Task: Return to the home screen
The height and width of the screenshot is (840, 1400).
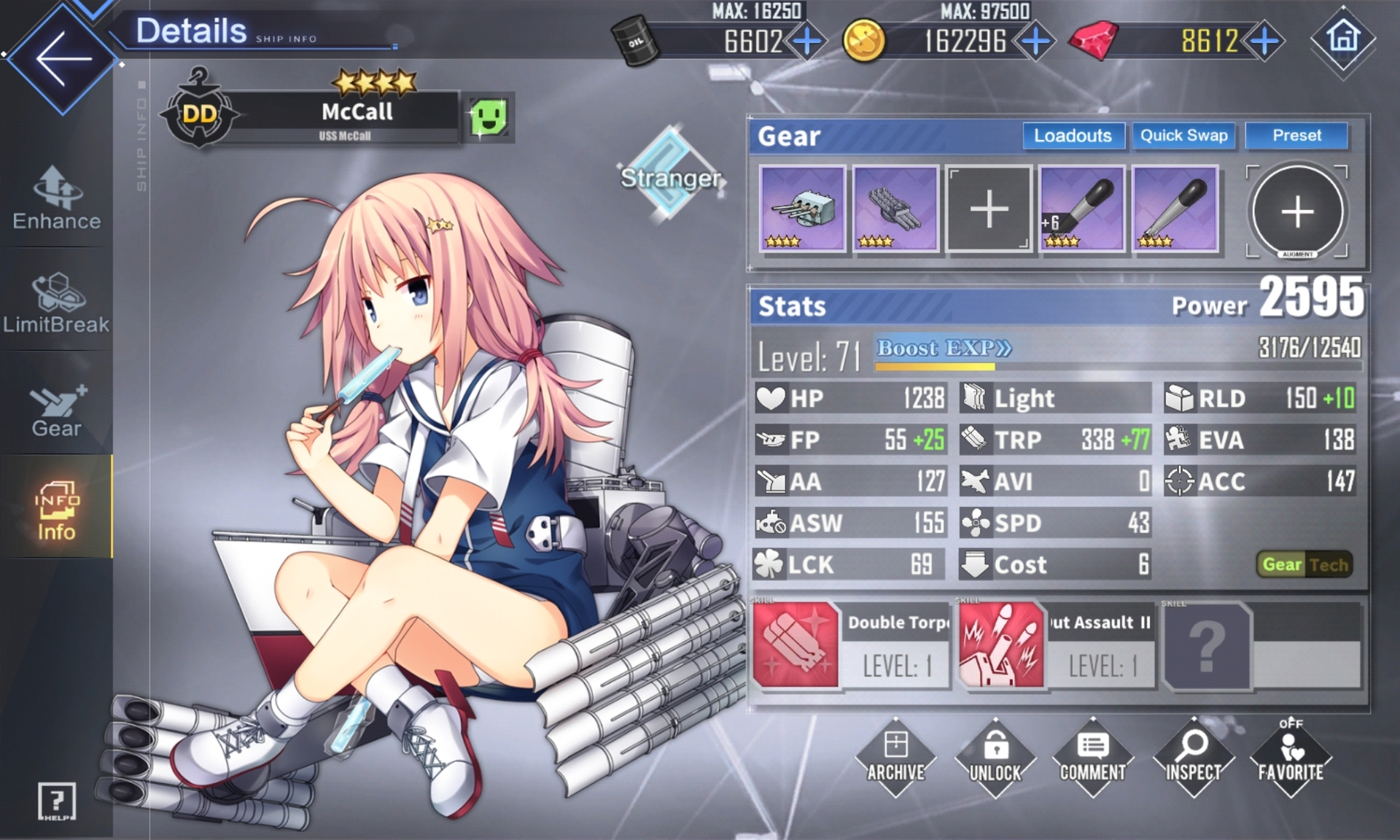Action: 1343,38
